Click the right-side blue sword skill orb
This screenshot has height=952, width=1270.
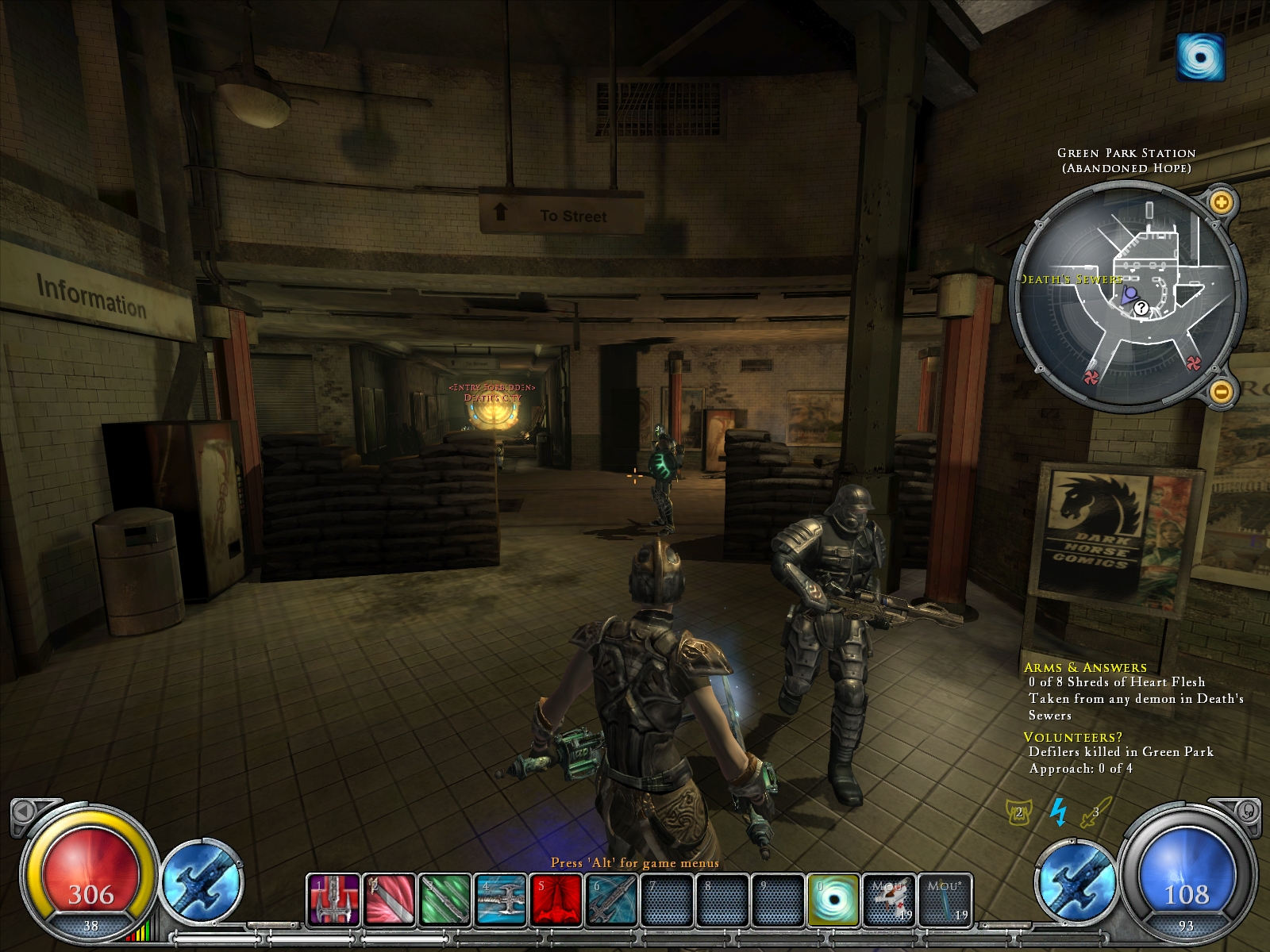click(1076, 882)
